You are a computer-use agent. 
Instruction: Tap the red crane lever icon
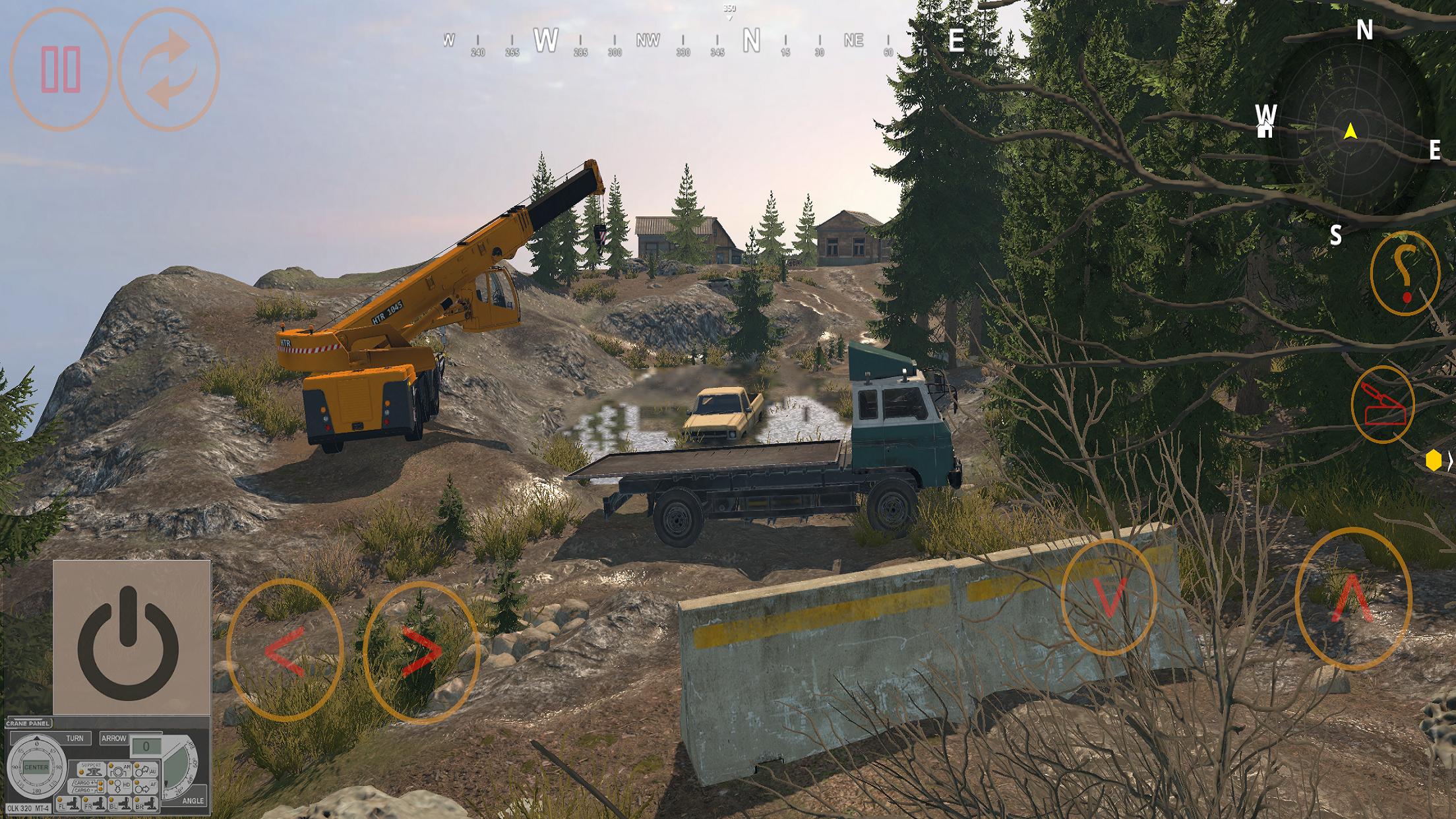coord(1382,404)
